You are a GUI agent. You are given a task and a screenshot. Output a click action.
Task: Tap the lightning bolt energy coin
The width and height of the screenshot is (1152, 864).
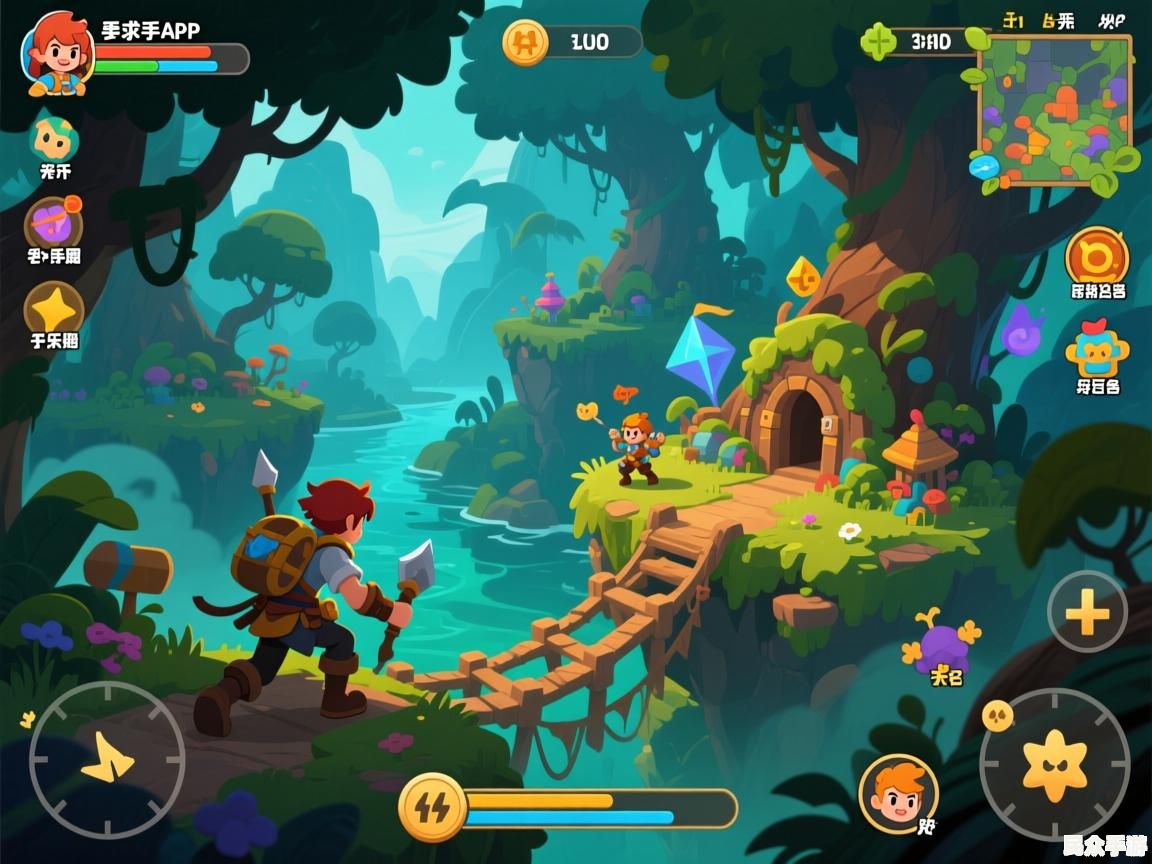point(432,807)
